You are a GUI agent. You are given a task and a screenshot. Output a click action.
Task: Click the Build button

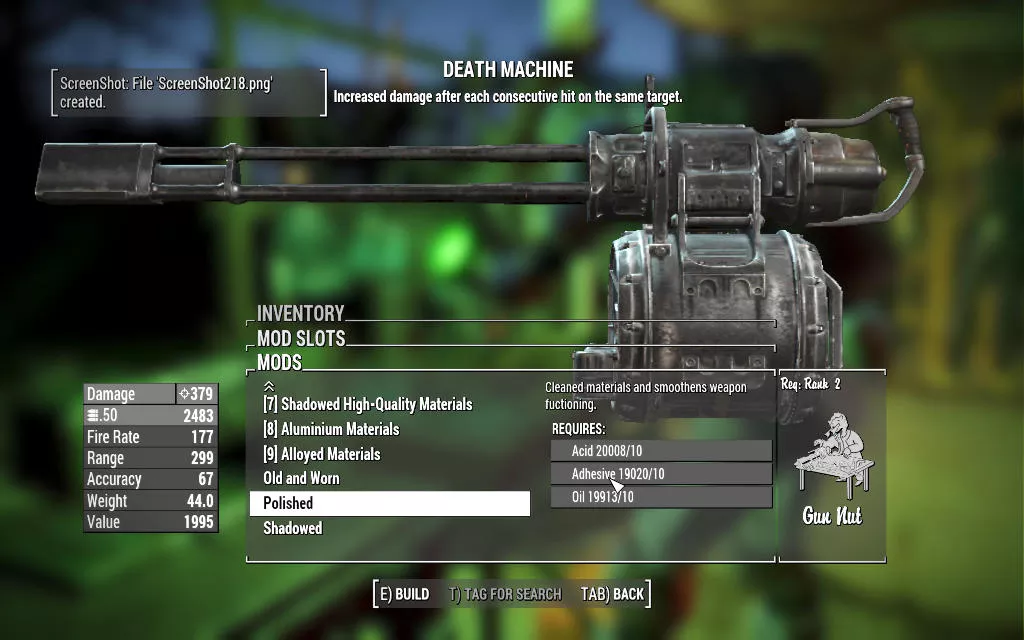(404, 594)
